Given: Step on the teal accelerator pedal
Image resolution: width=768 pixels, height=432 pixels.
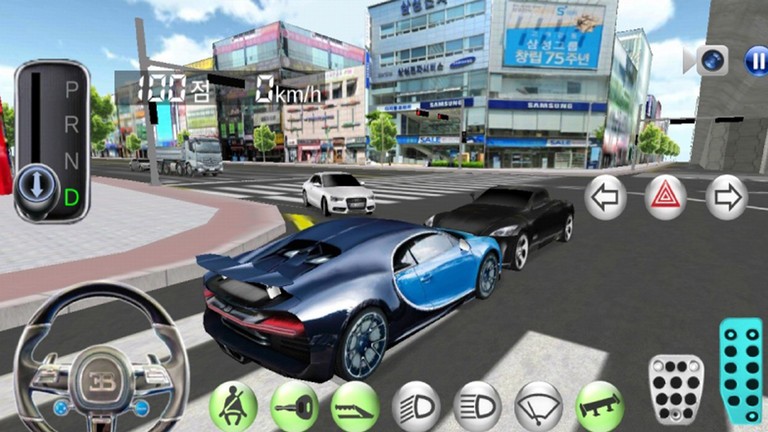Looking at the screenshot, I should coord(741,370).
